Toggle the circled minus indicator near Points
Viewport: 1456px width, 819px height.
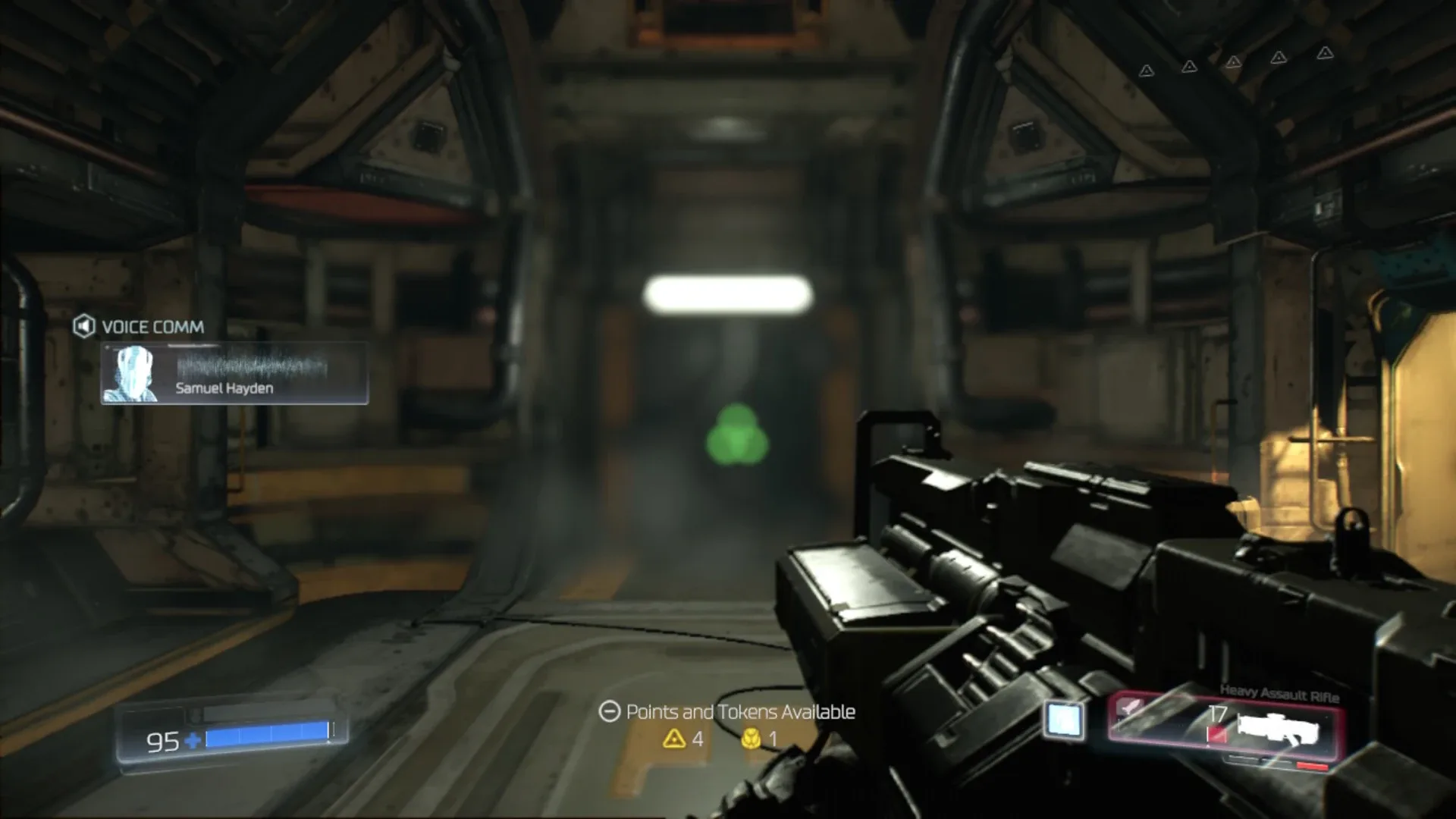pos(609,711)
